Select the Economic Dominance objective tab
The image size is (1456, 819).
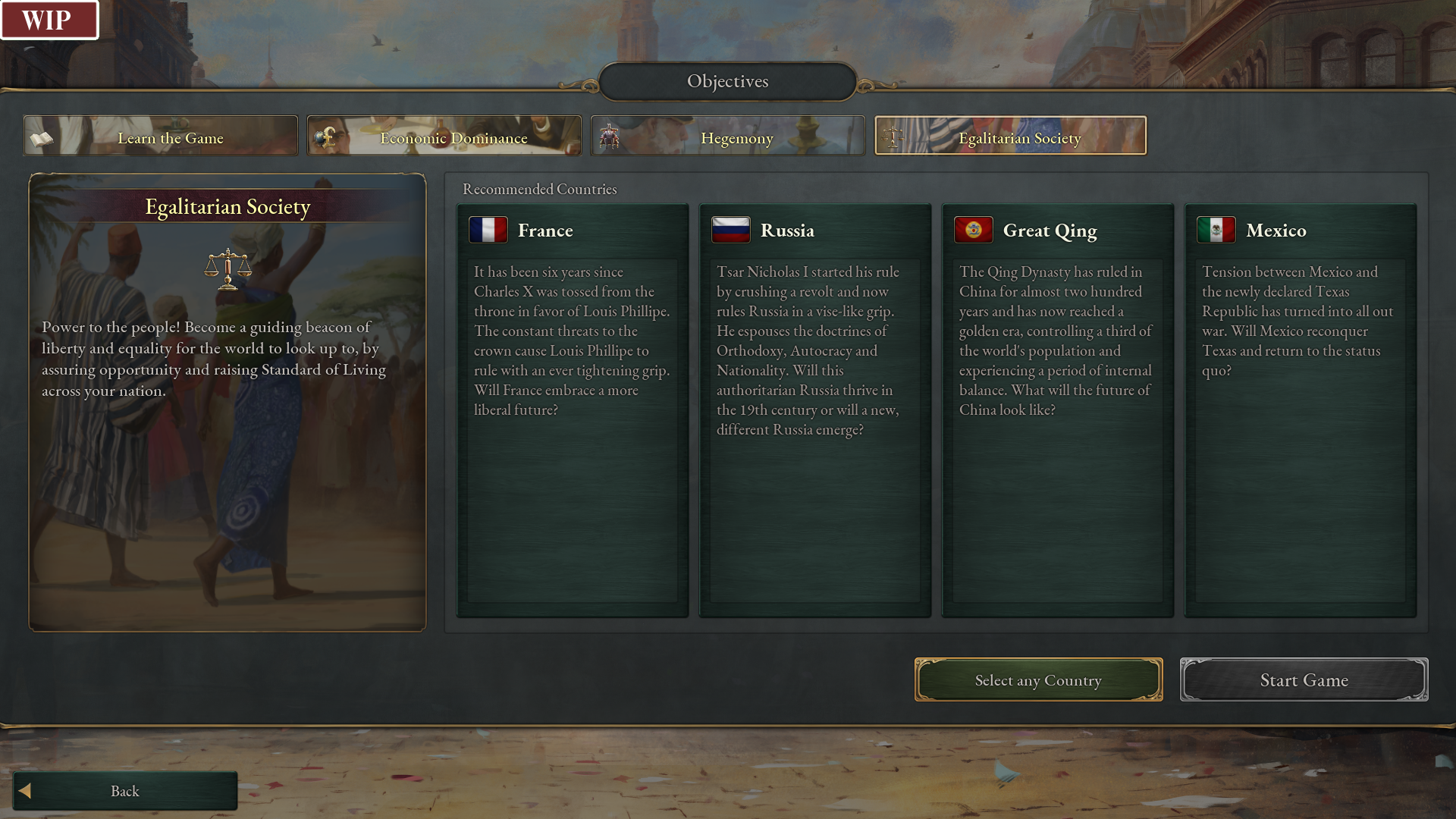click(444, 136)
